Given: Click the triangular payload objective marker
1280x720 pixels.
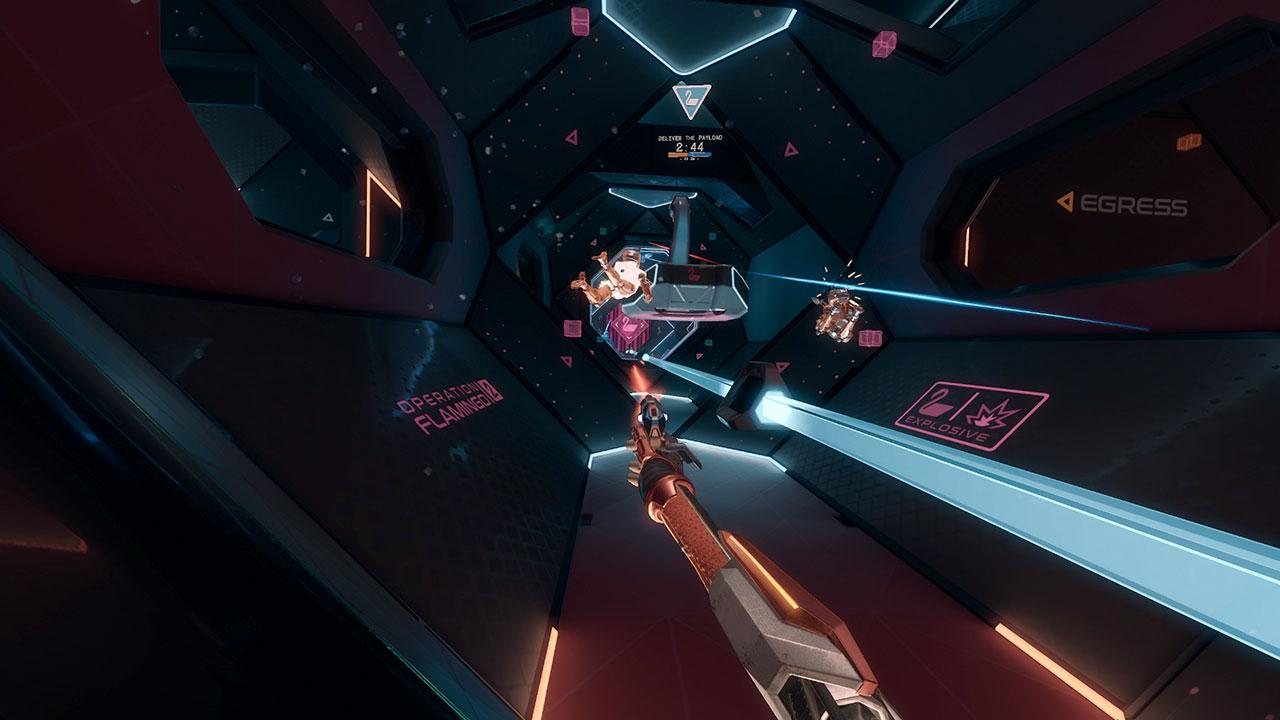Looking at the screenshot, I should click(691, 99).
